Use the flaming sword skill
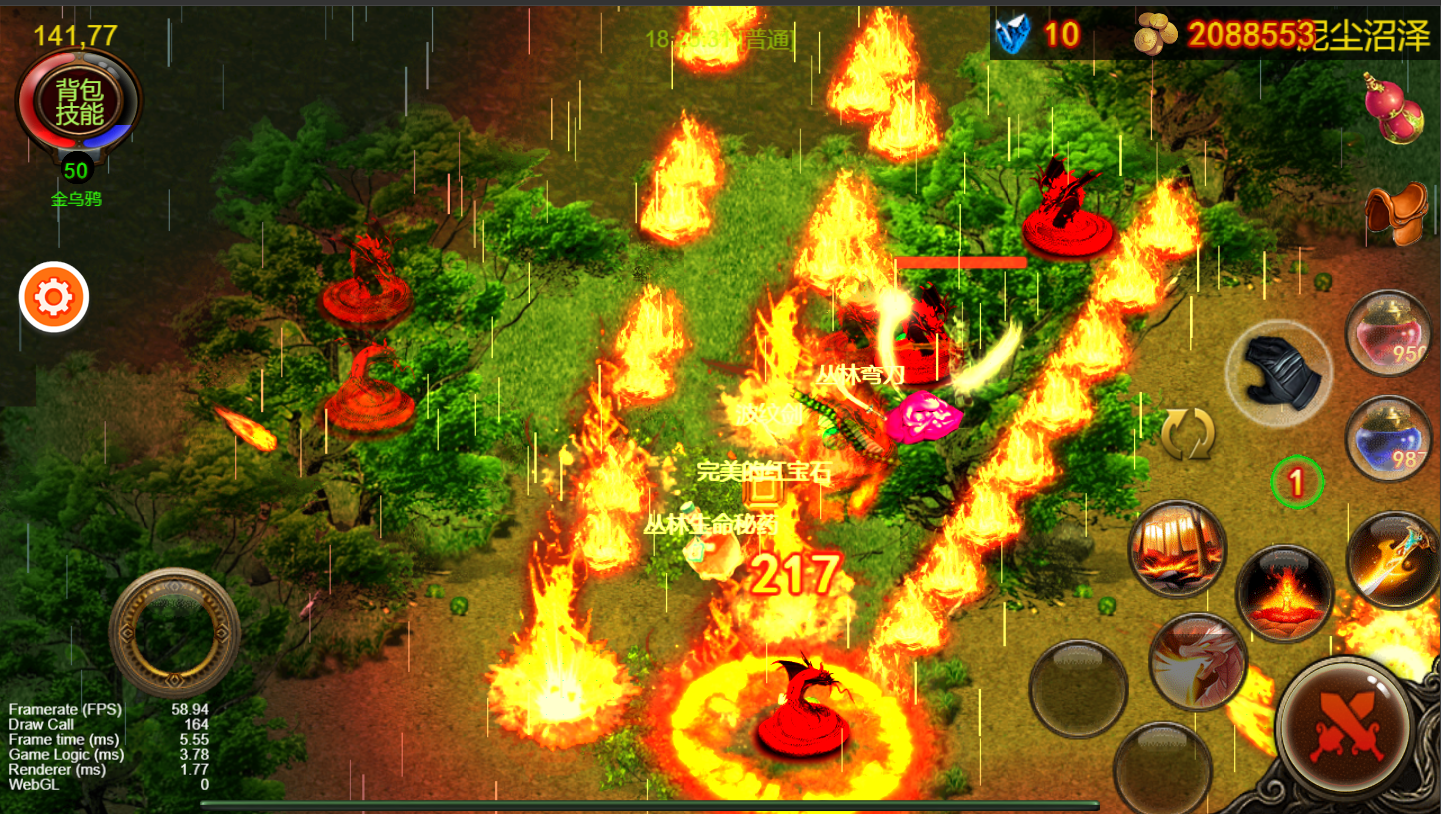This screenshot has width=1441, height=814. tap(1394, 560)
